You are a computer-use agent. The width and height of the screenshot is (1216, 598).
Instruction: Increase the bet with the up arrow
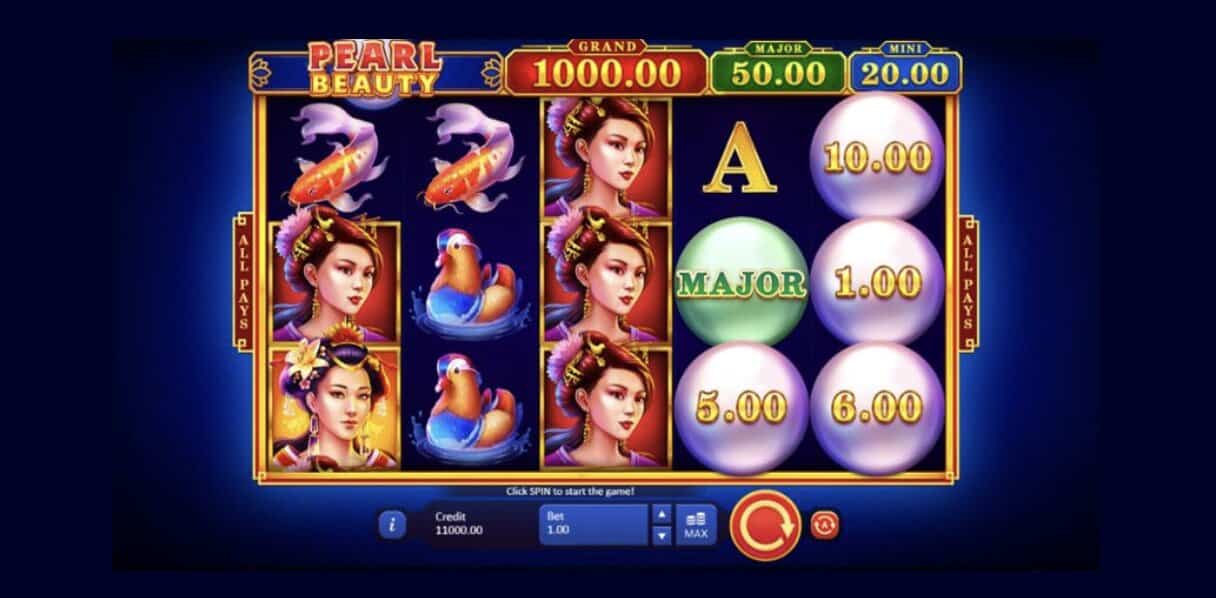(661, 514)
